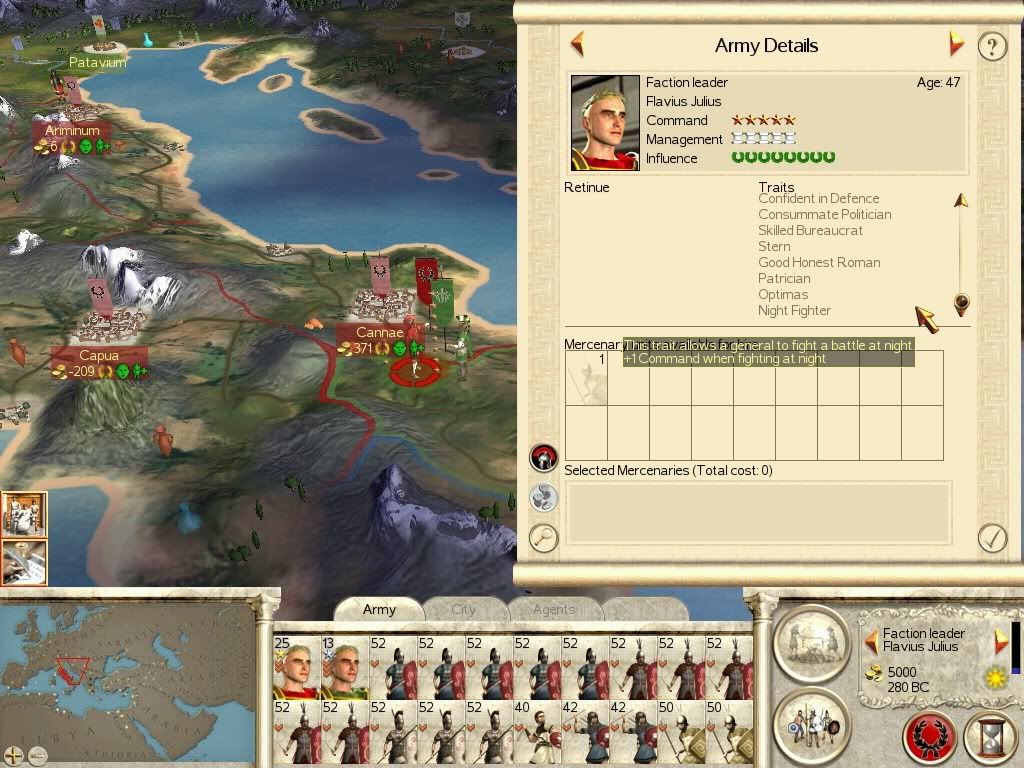This screenshot has height=768, width=1024.
Task: Open the question mark help button
Action: click(x=991, y=46)
